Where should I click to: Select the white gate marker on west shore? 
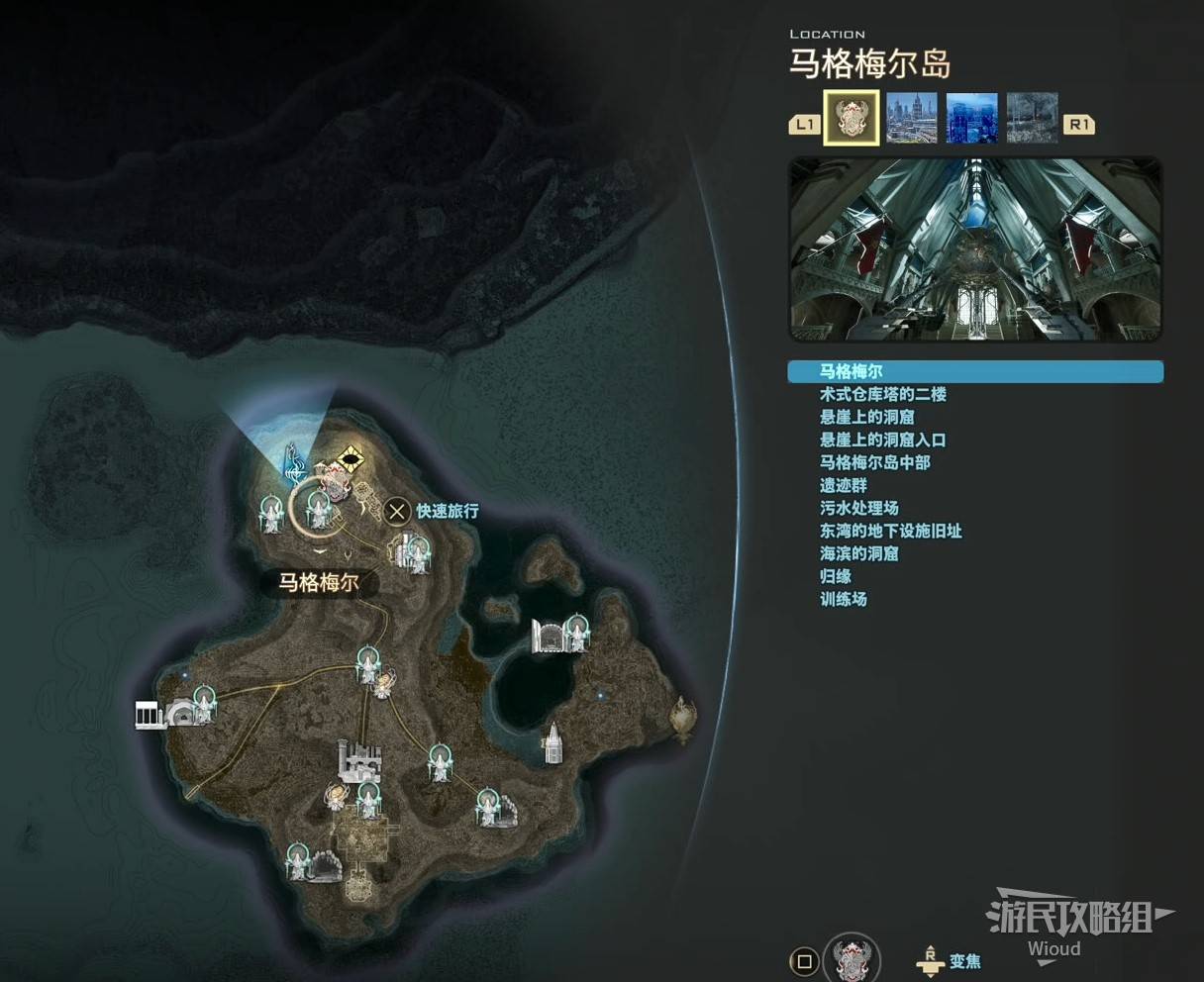(x=148, y=714)
